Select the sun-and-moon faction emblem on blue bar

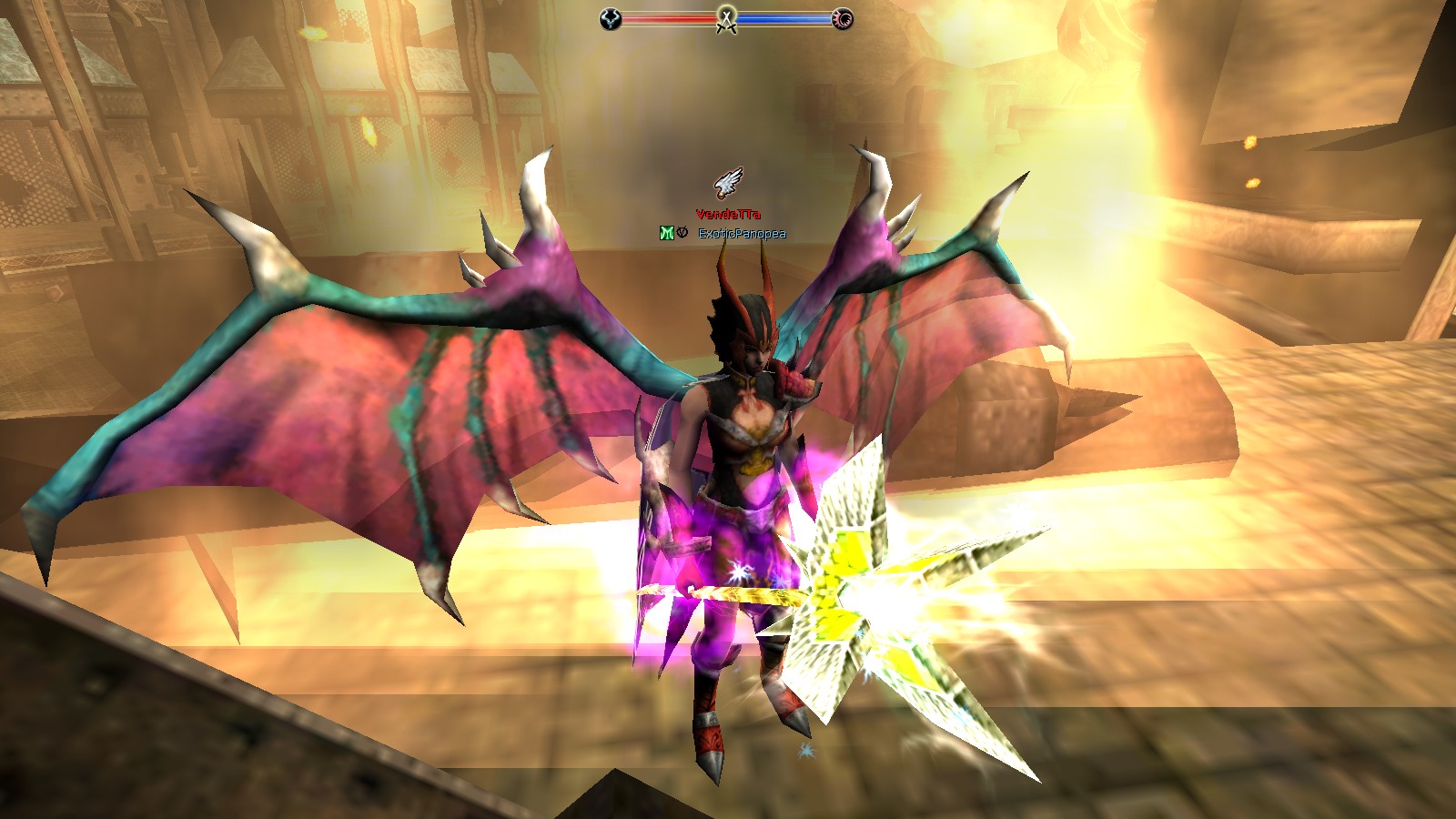[844, 19]
